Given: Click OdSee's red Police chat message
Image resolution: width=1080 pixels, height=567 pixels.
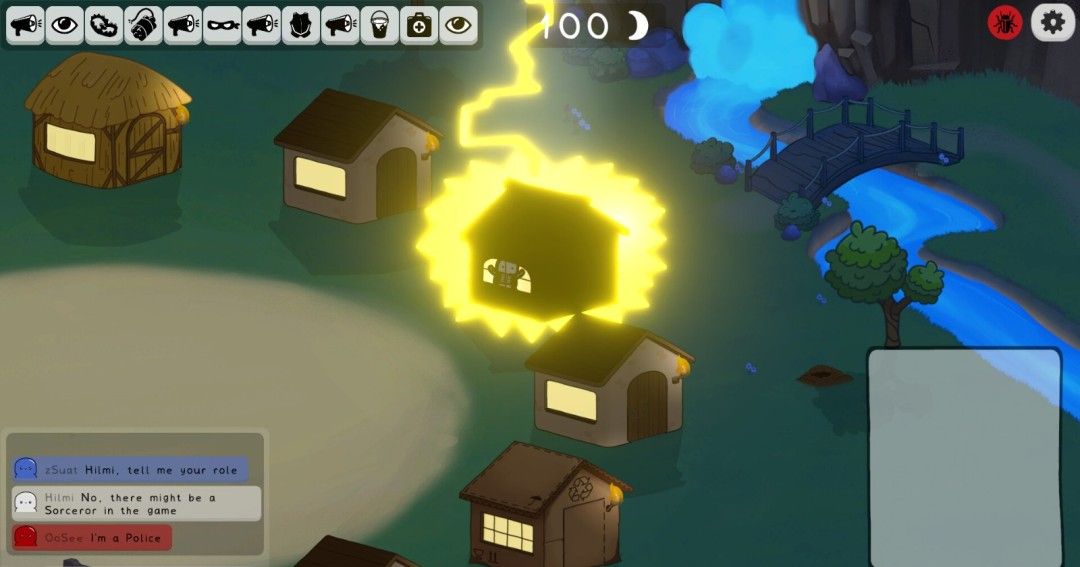Looking at the screenshot, I should [x=92, y=538].
